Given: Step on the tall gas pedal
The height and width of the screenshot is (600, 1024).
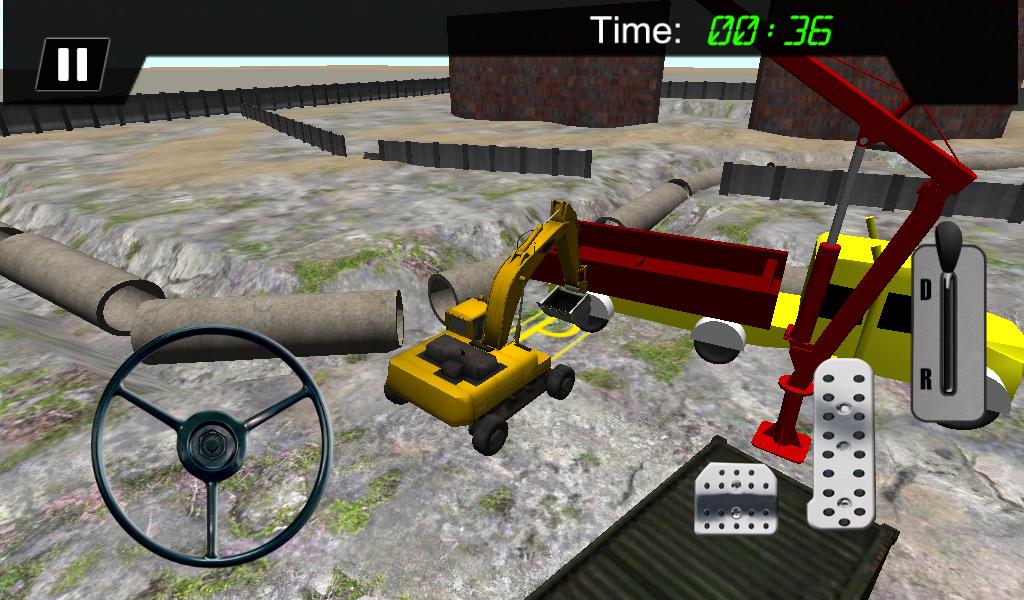Looking at the screenshot, I should pyautogui.click(x=842, y=443).
